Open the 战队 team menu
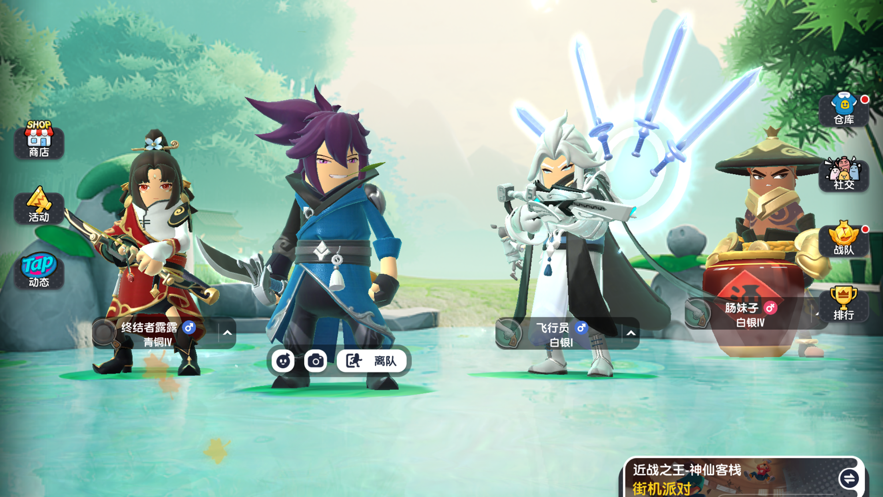The height and width of the screenshot is (497, 883). (844, 239)
